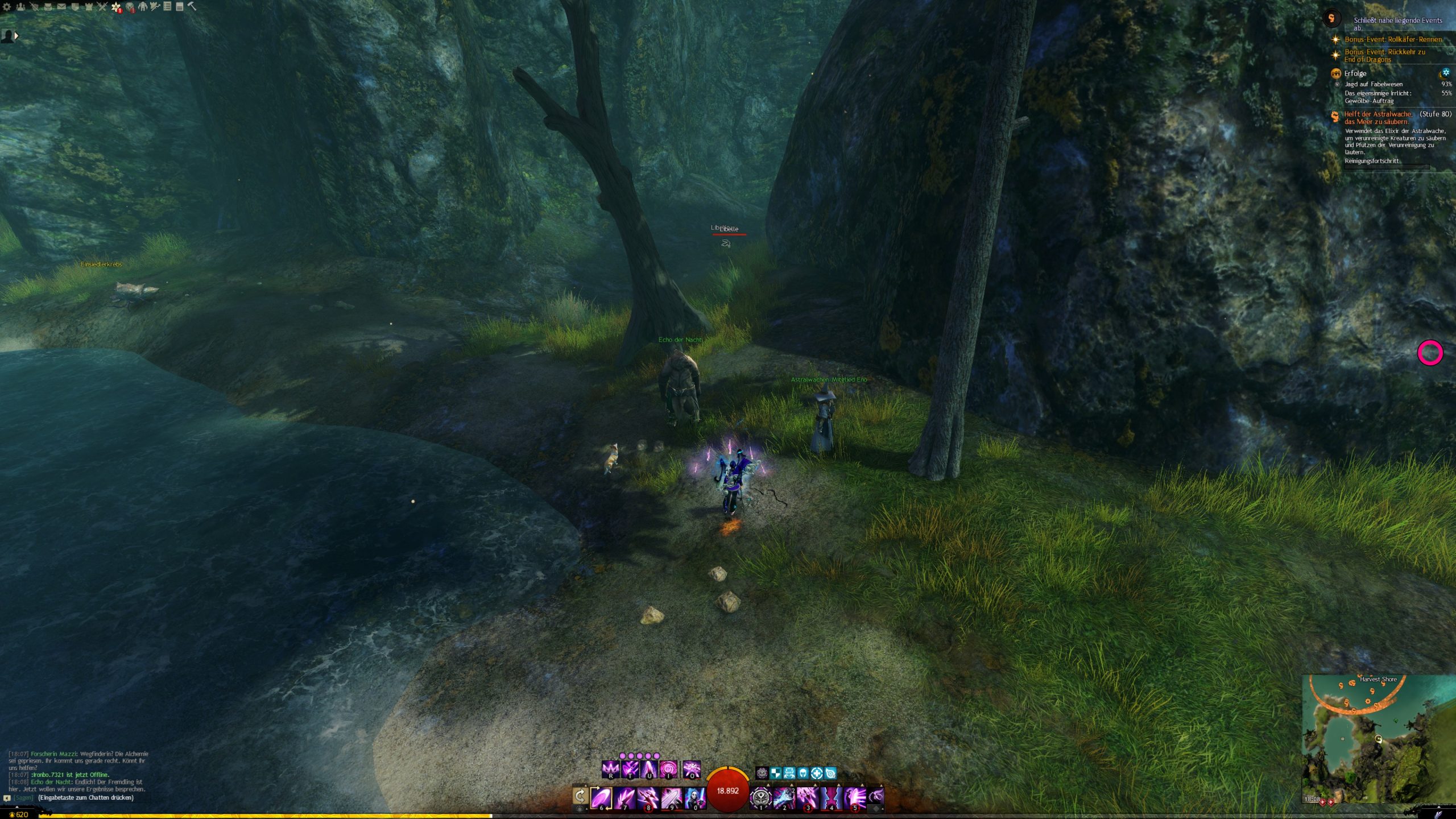Open the hammer icon in top bar

pos(192,7)
